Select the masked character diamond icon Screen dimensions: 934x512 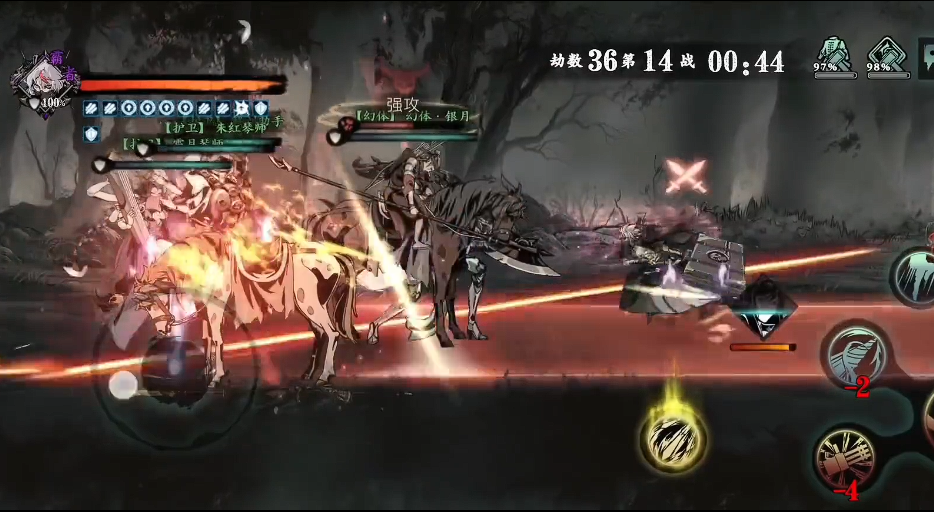(x=764, y=312)
